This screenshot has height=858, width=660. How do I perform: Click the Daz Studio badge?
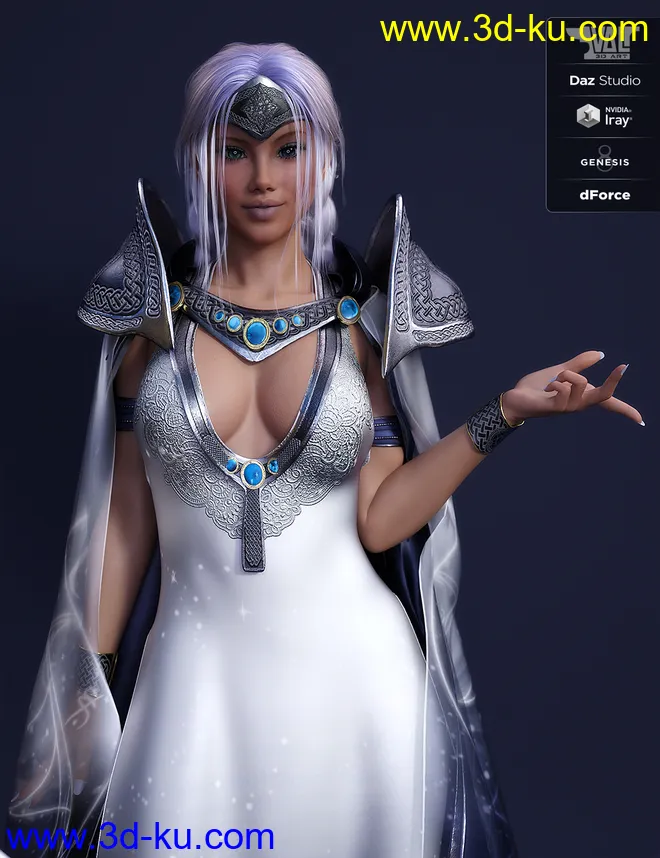[604, 80]
